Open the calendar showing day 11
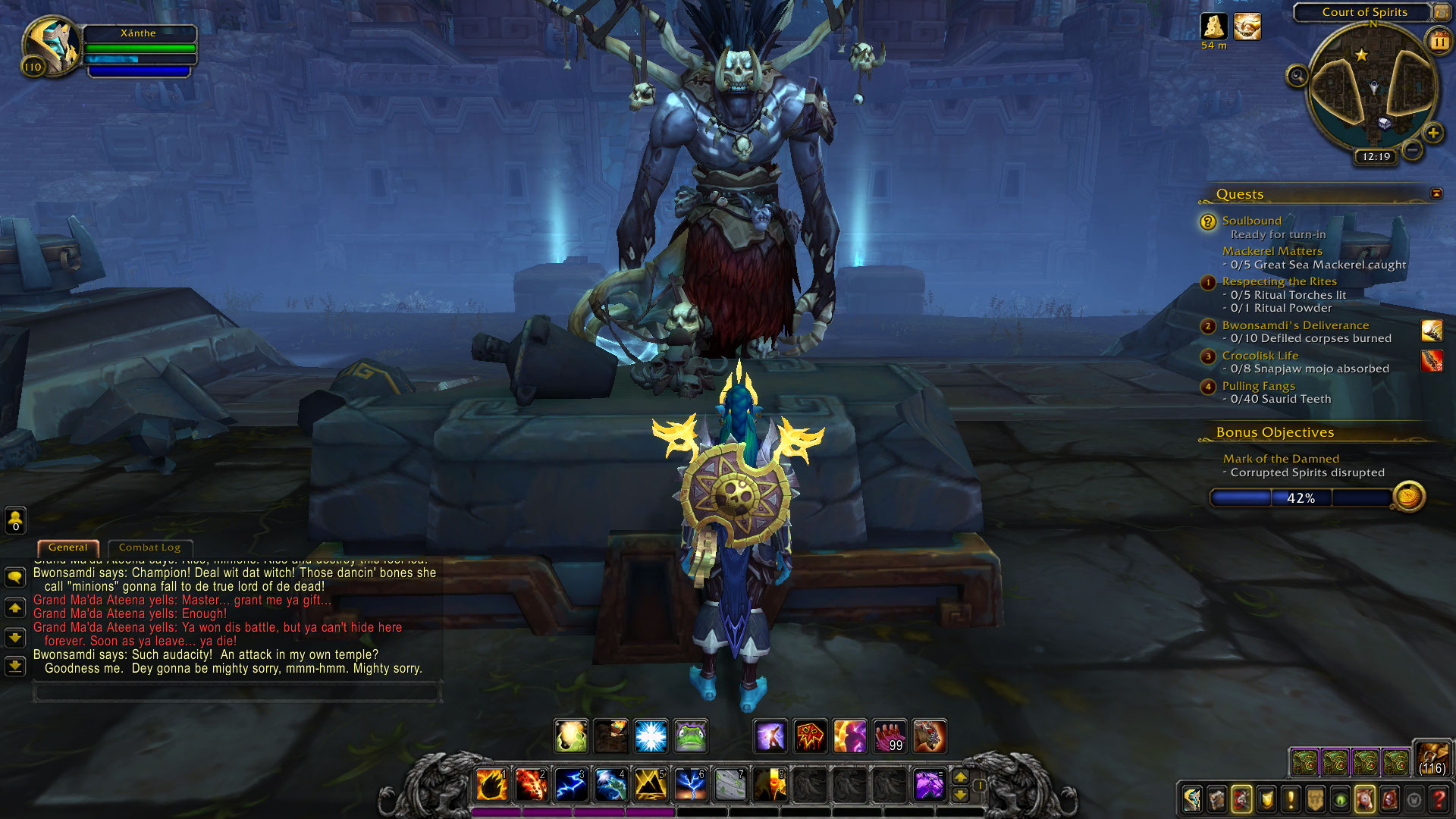 coord(1439,42)
